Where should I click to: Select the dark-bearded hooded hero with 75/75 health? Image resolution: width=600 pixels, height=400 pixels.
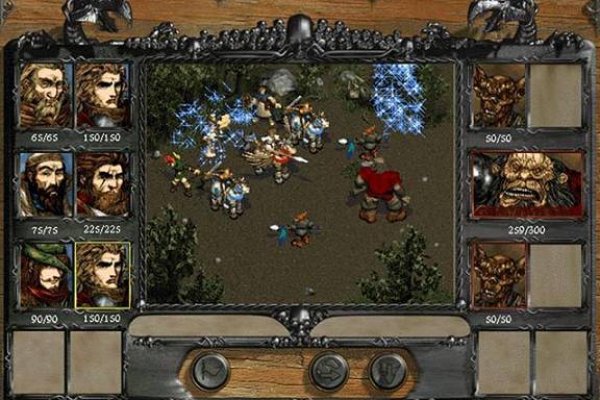[x=45, y=184]
